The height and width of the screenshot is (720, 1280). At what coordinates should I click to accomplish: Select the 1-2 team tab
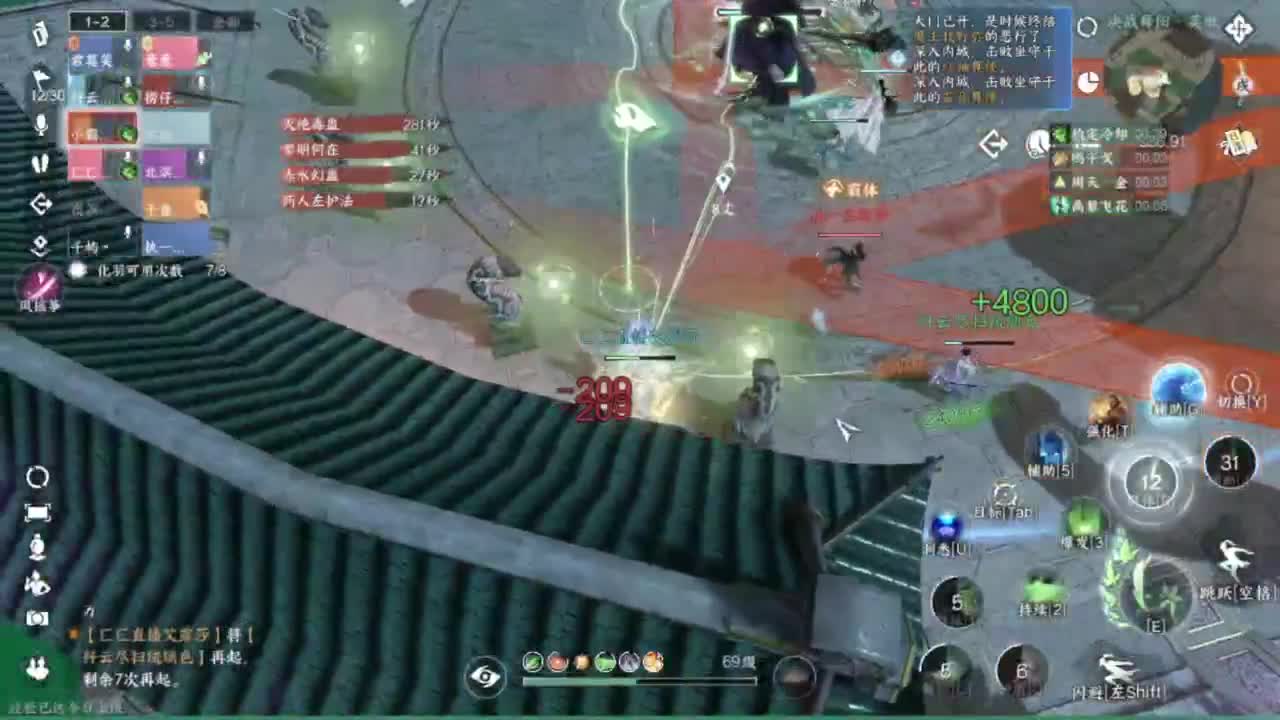pyautogui.click(x=96, y=21)
